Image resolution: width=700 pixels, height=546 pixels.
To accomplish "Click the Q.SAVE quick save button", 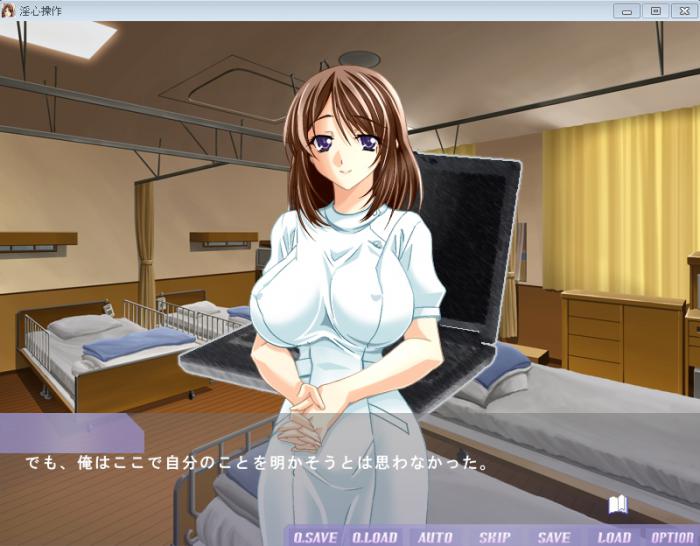I will click(x=315, y=537).
